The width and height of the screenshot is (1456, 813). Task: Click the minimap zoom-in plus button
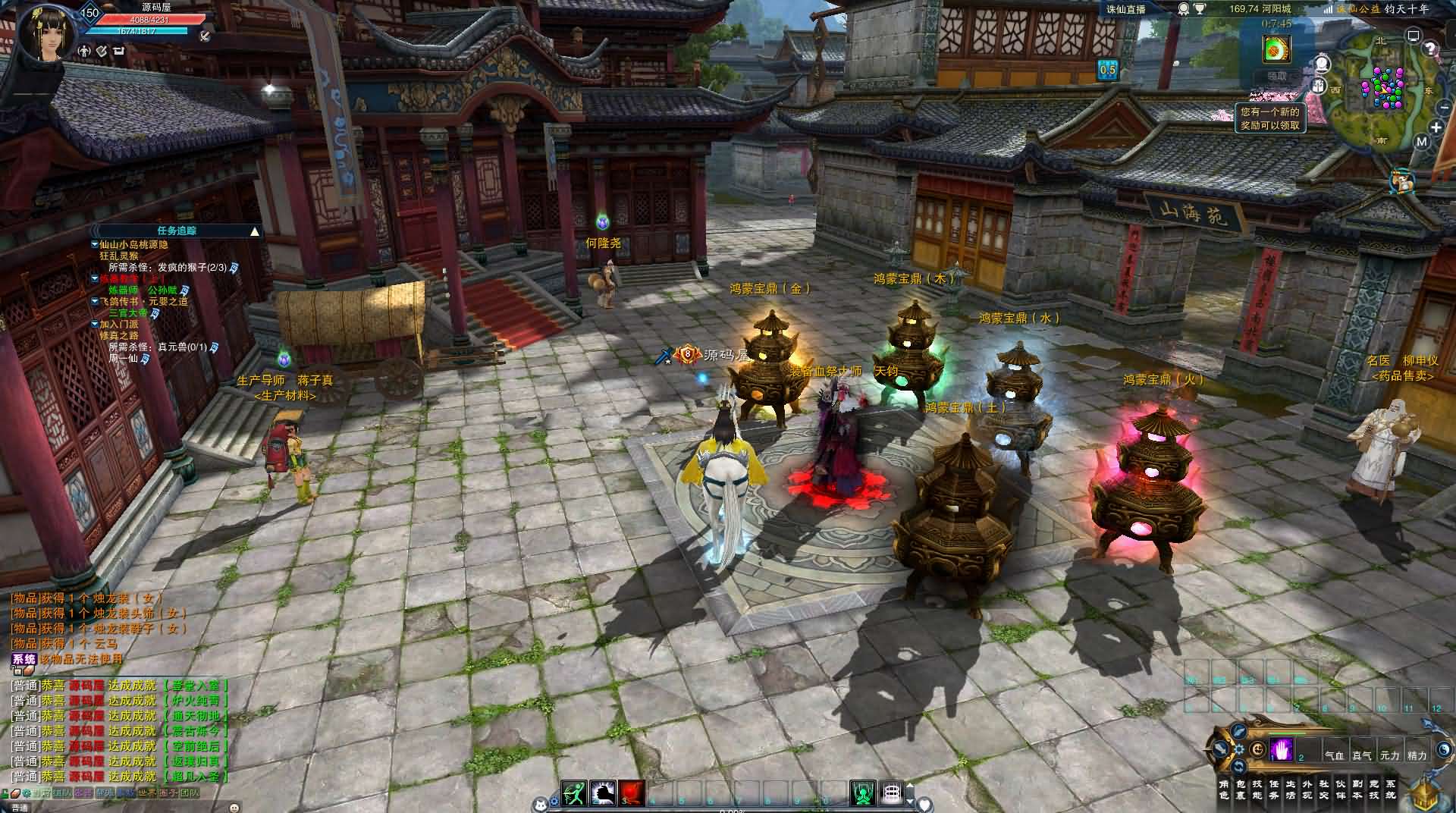[1436, 127]
